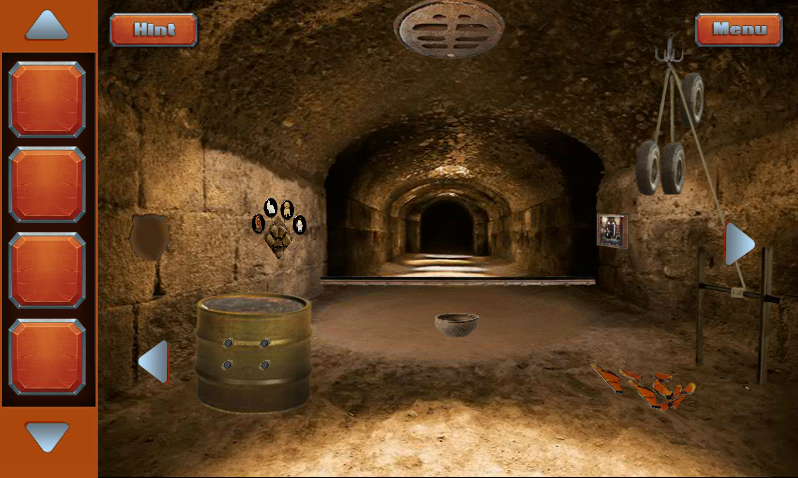Go to the scene on the right
798x478 pixels.
[x=738, y=244]
